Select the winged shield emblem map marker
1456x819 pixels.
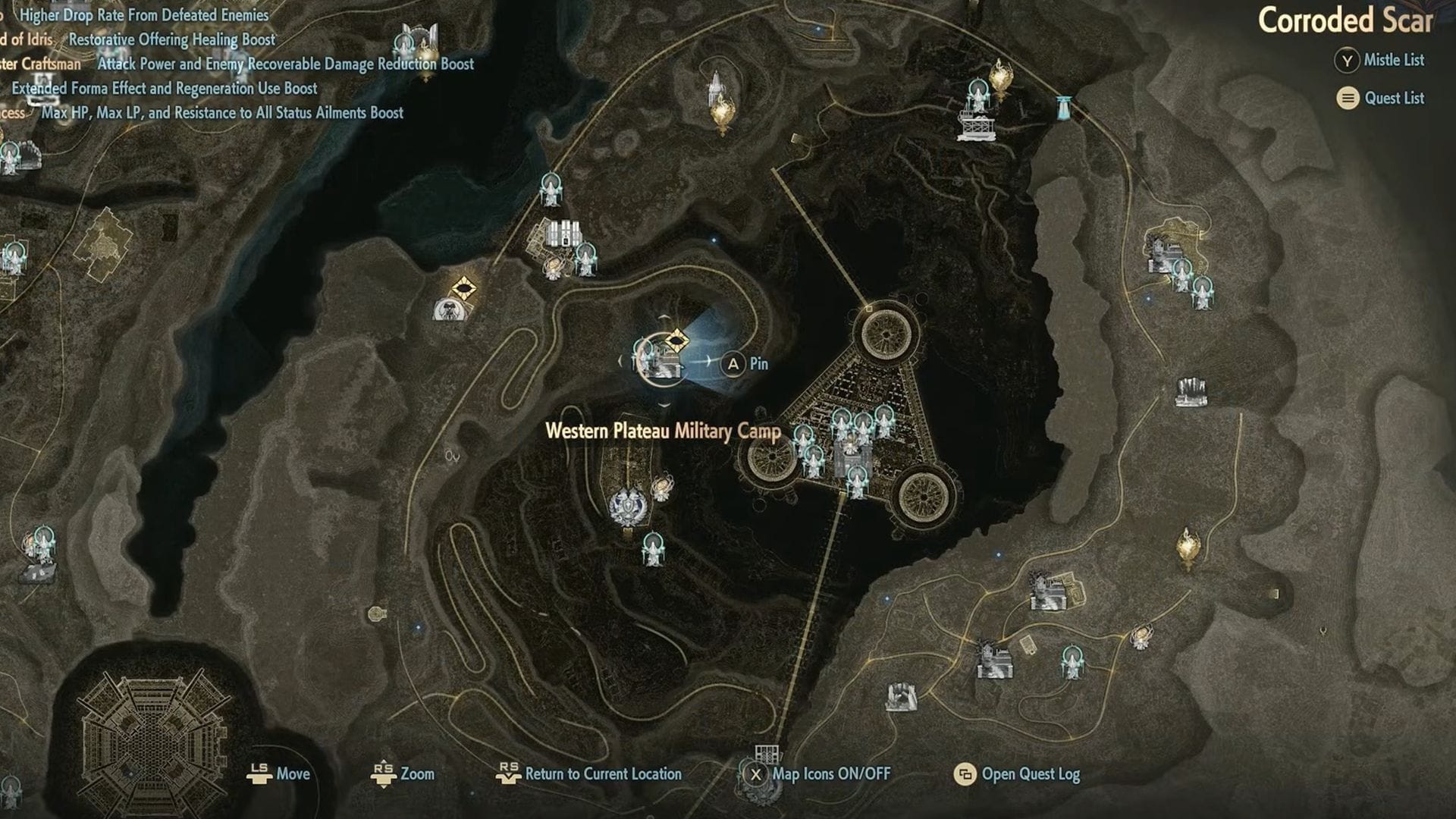[x=628, y=506]
